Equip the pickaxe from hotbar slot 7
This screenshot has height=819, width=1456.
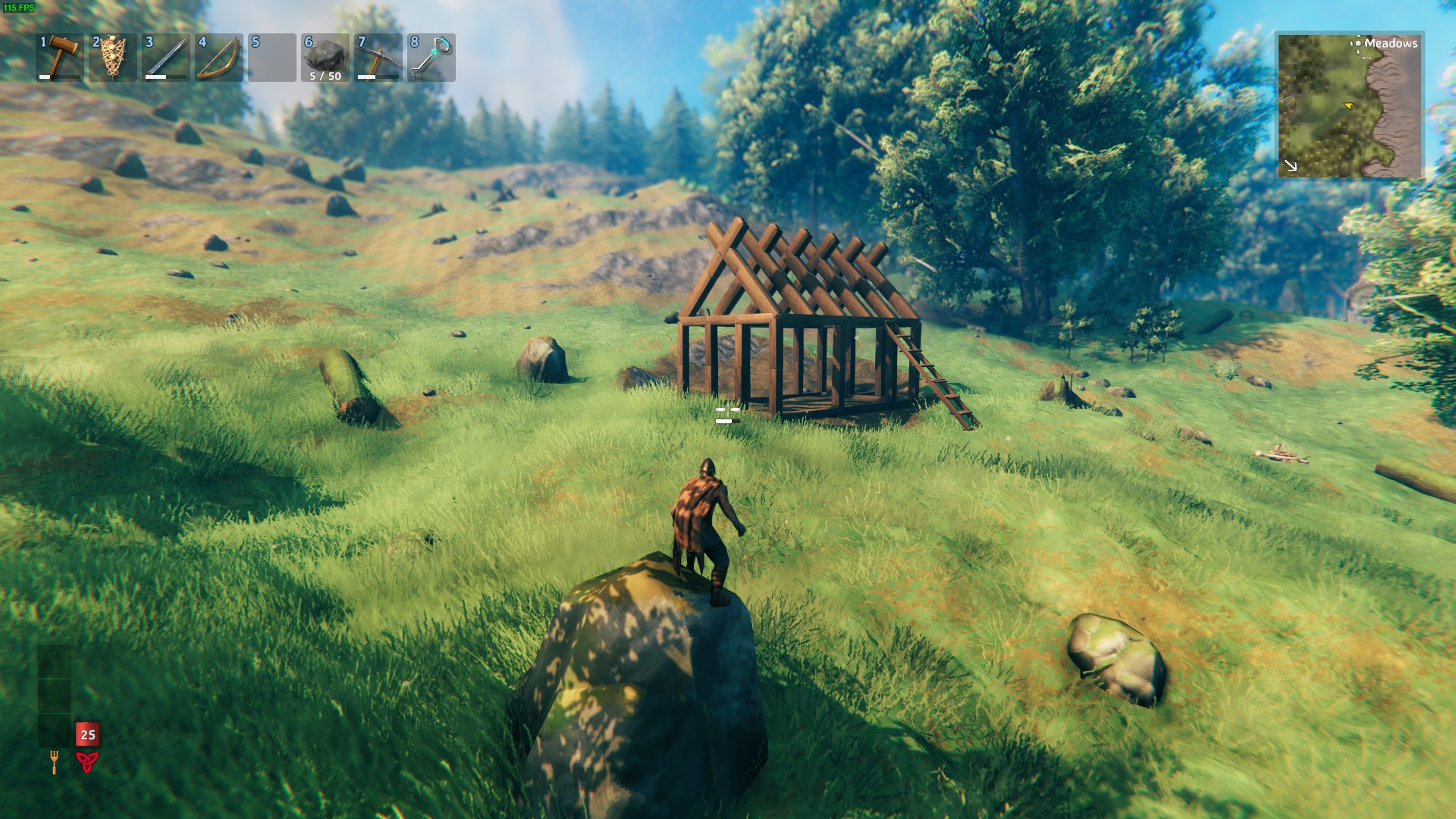[x=378, y=57]
